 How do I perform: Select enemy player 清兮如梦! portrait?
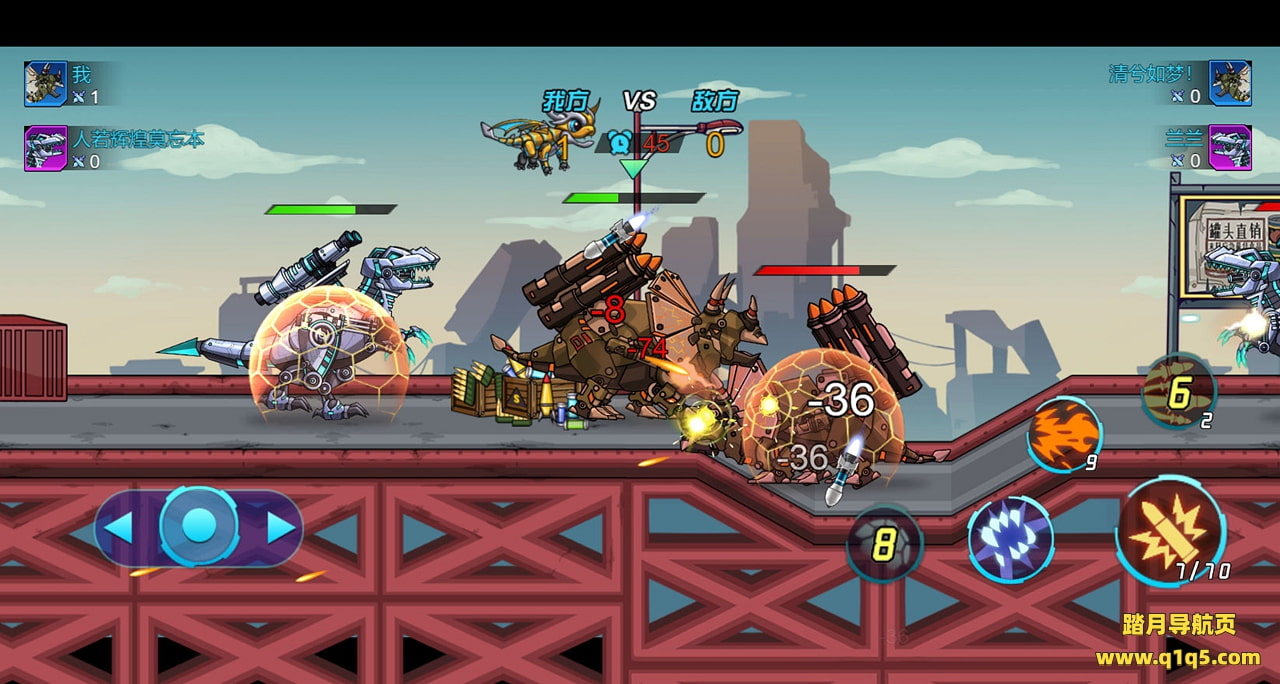(x=1229, y=83)
